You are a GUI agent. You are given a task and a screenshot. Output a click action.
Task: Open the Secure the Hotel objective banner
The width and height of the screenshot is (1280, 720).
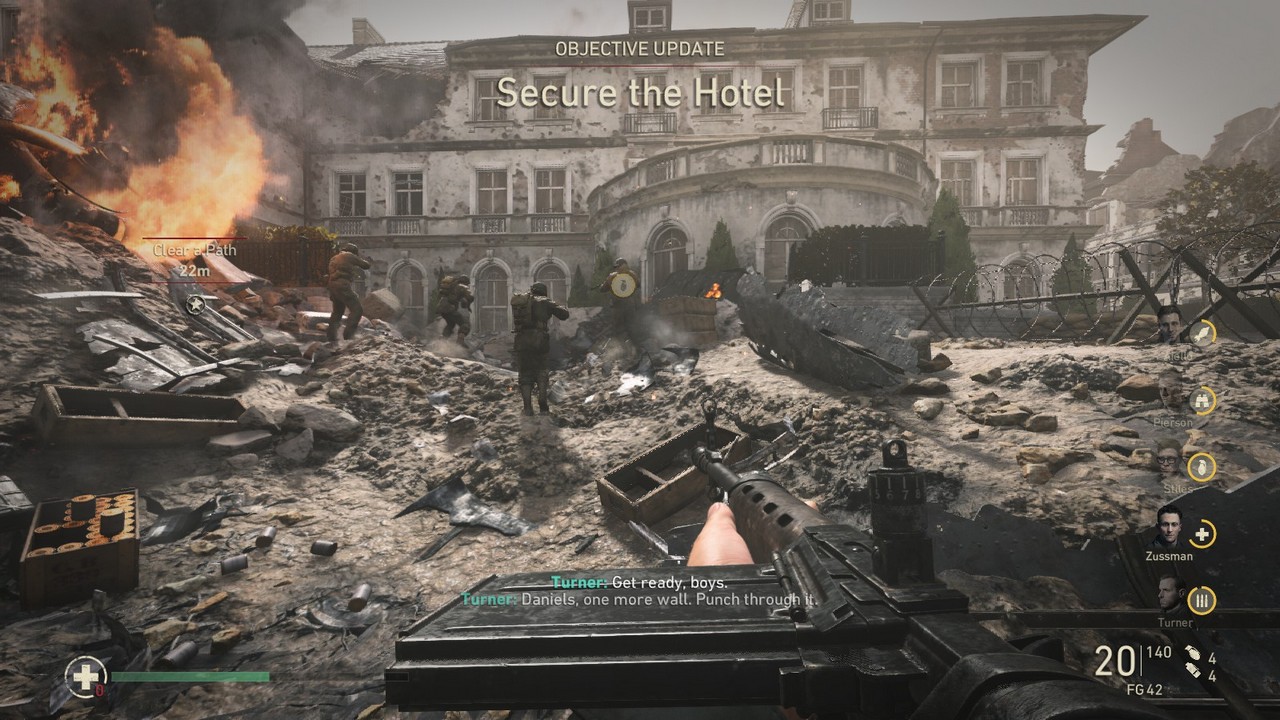(x=640, y=93)
